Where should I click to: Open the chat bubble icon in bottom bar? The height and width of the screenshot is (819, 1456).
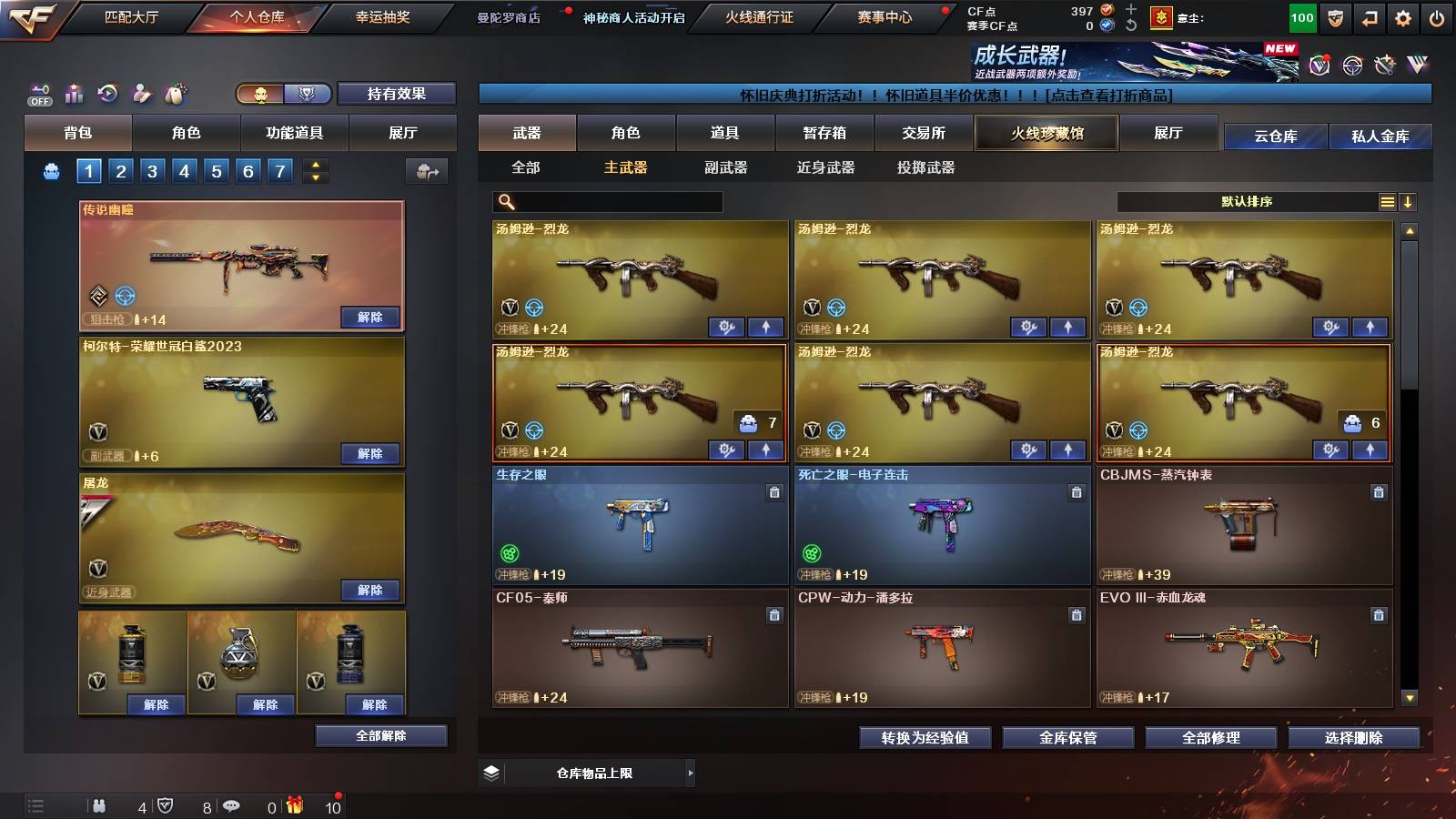click(x=233, y=804)
